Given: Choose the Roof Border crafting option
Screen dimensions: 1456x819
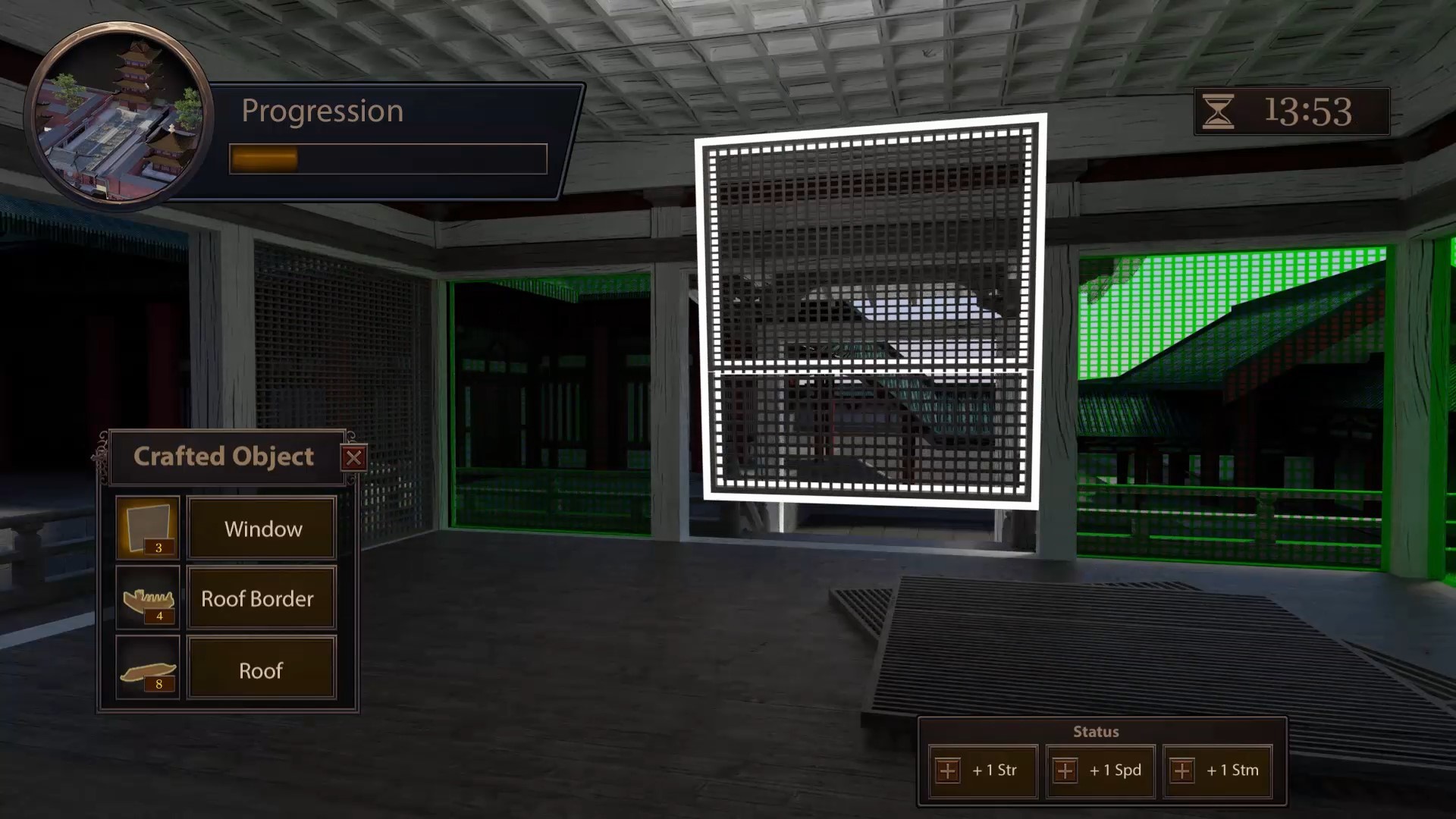Looking at the screenshot, I should [261, 598].
